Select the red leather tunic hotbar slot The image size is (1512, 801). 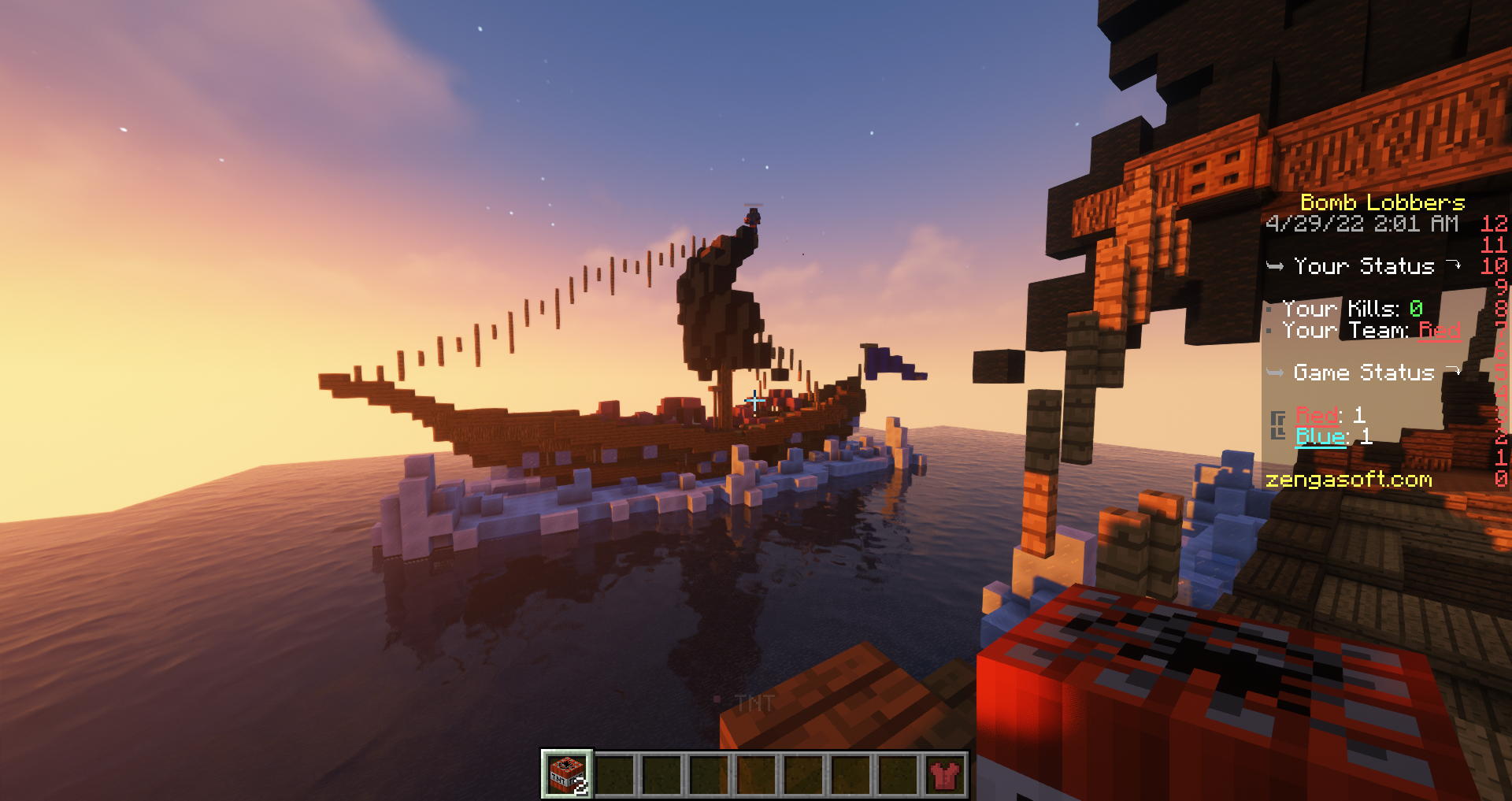(944, 774)
